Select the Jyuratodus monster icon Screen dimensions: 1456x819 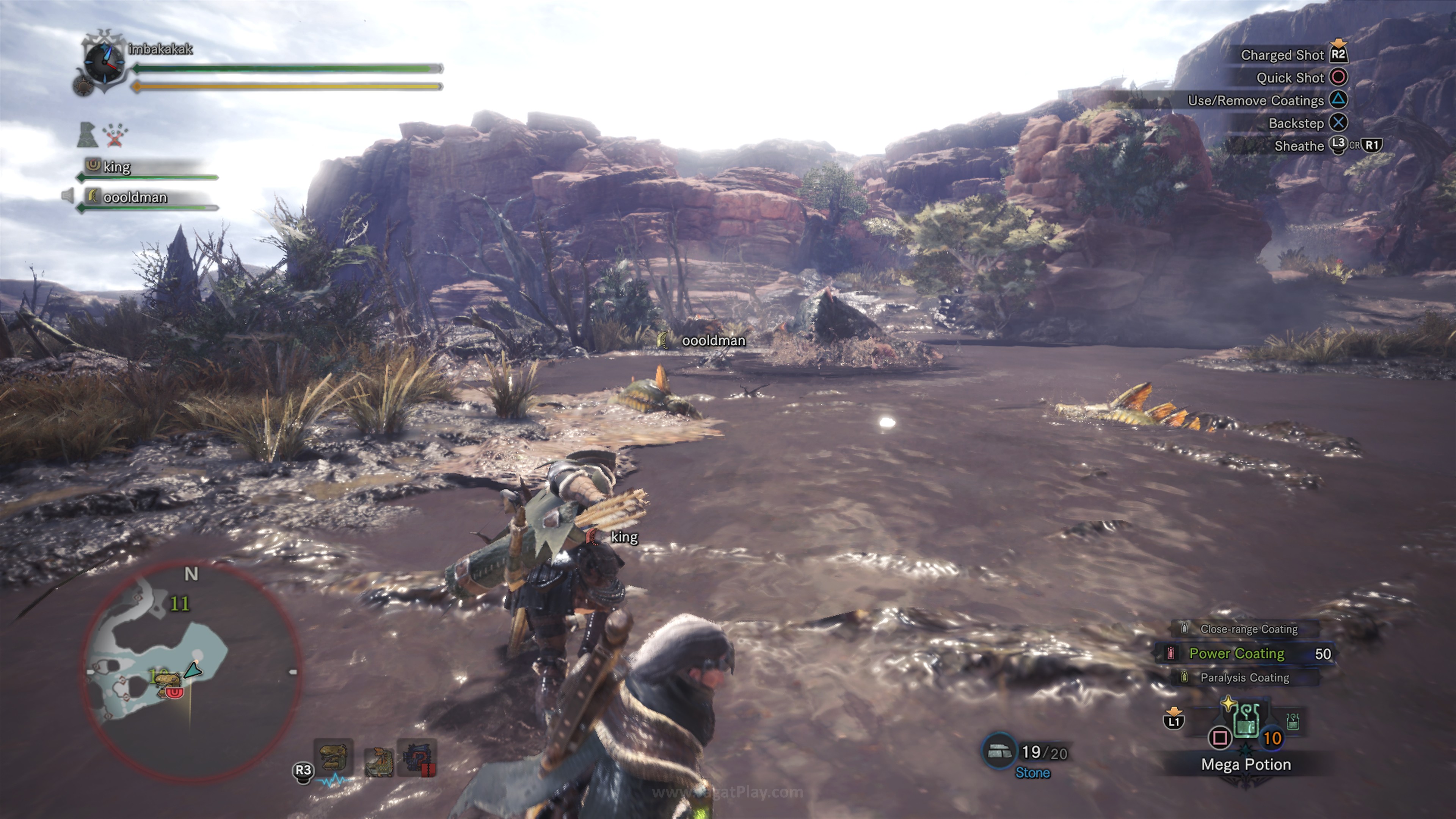coord(378,761)
